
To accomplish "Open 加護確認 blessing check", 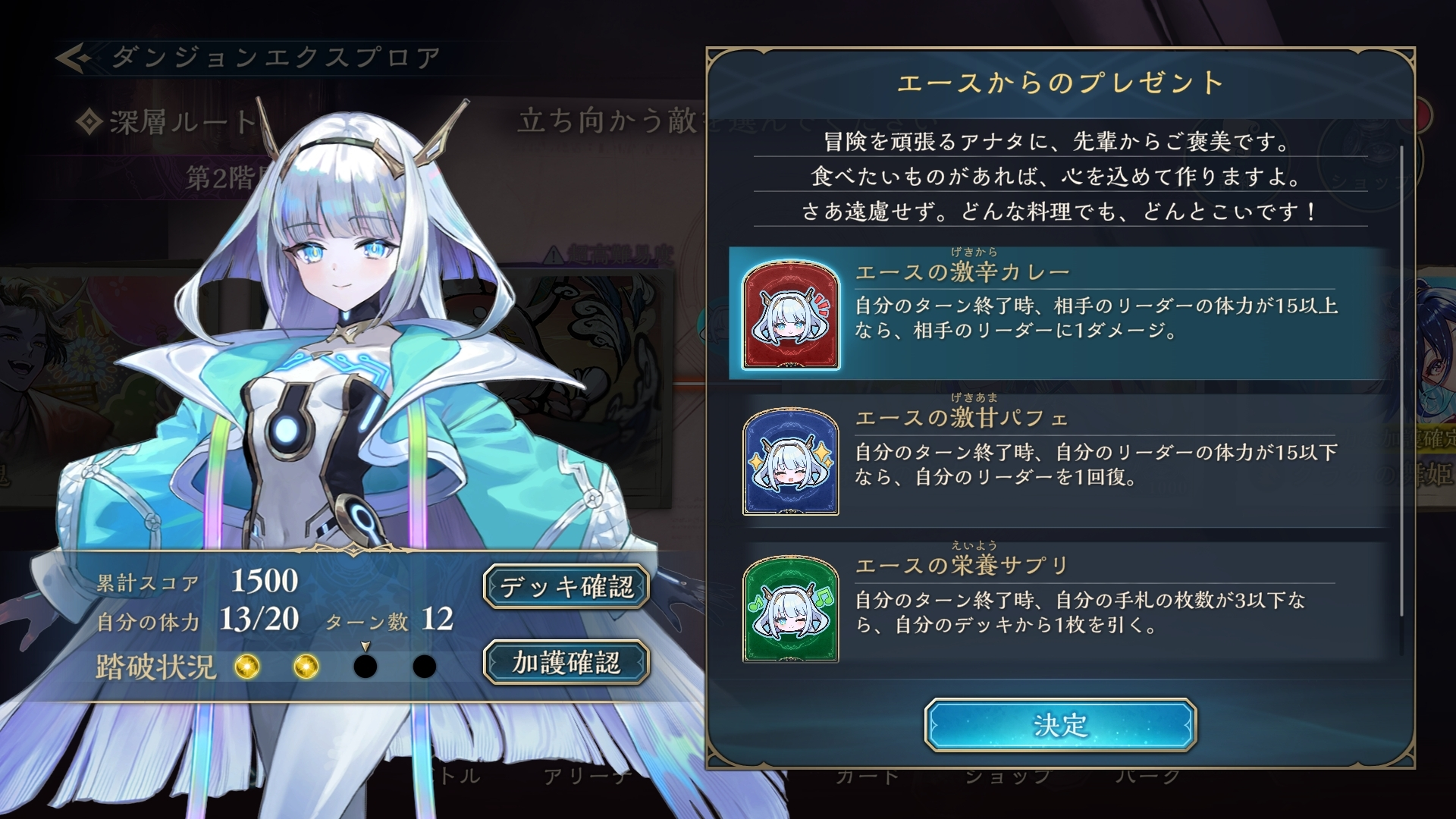I will (566, 662).
